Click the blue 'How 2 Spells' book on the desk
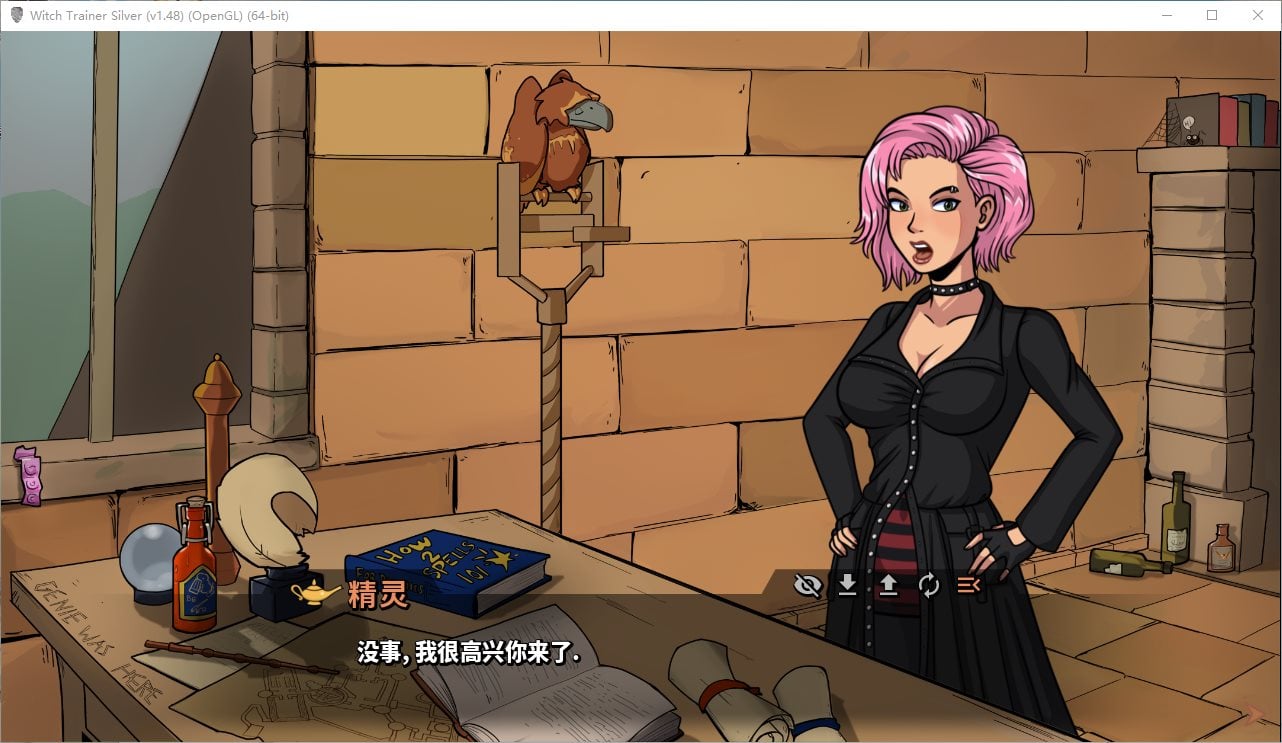The width and height of the screenshot is (1282, 743). tap(448, 564)
